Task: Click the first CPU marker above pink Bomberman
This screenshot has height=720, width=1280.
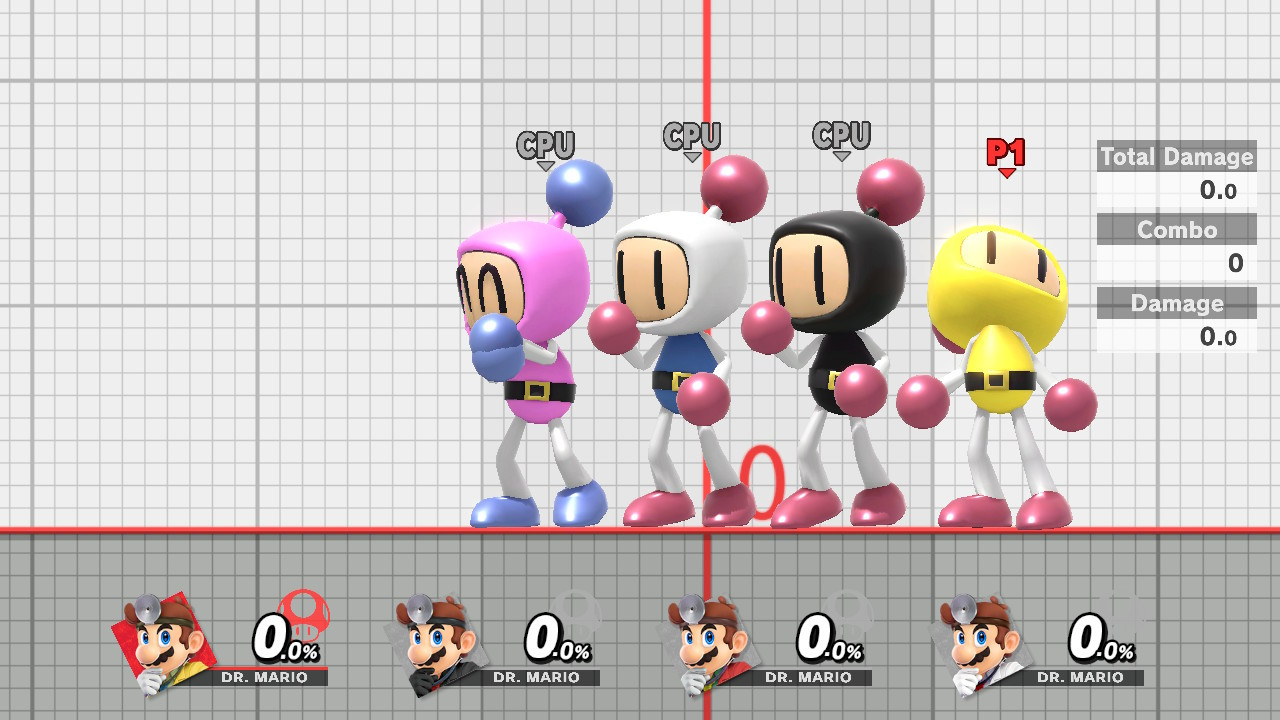Action: click(x=545, y=144)
